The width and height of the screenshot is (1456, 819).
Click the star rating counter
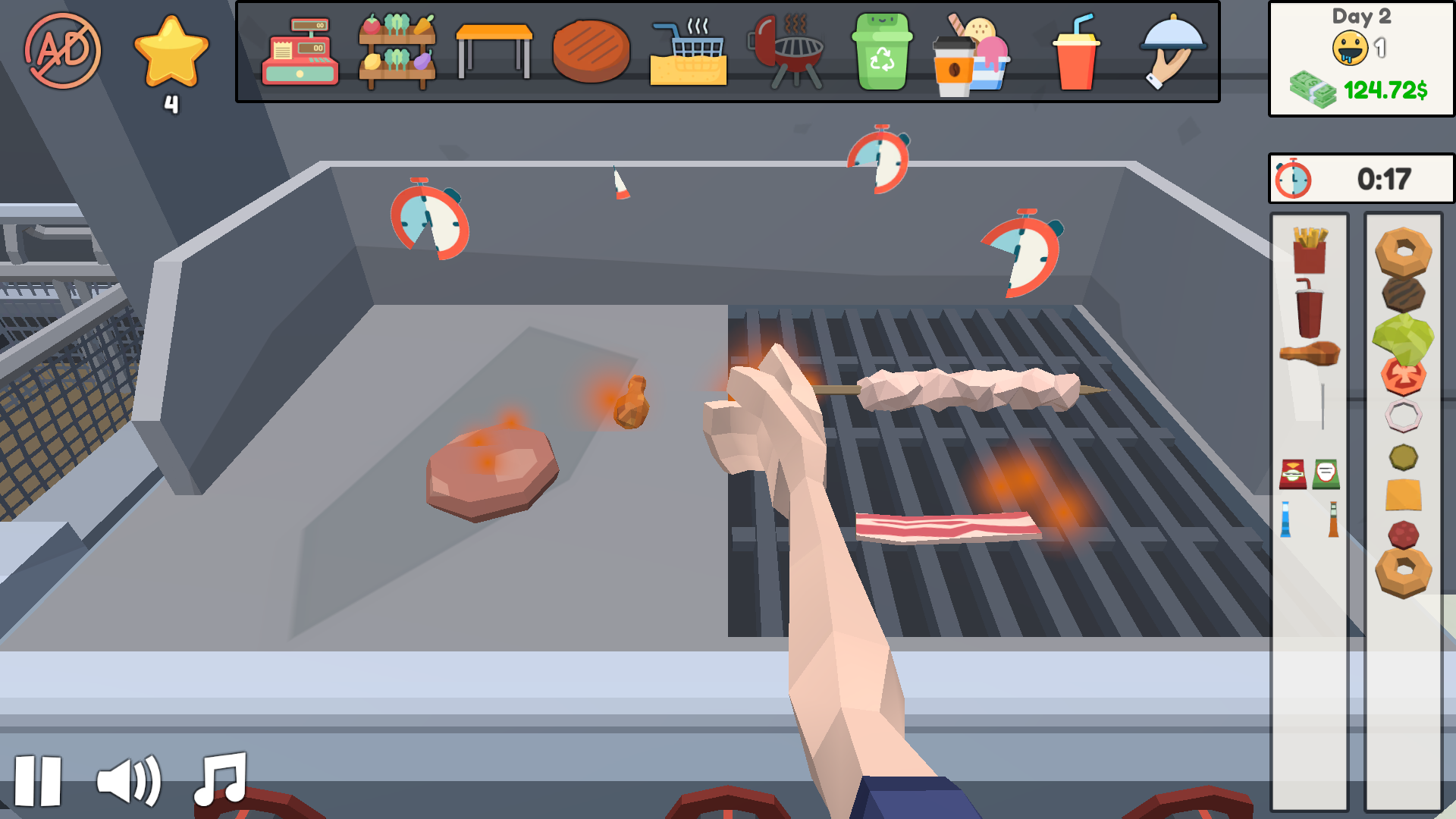(171, 57)
